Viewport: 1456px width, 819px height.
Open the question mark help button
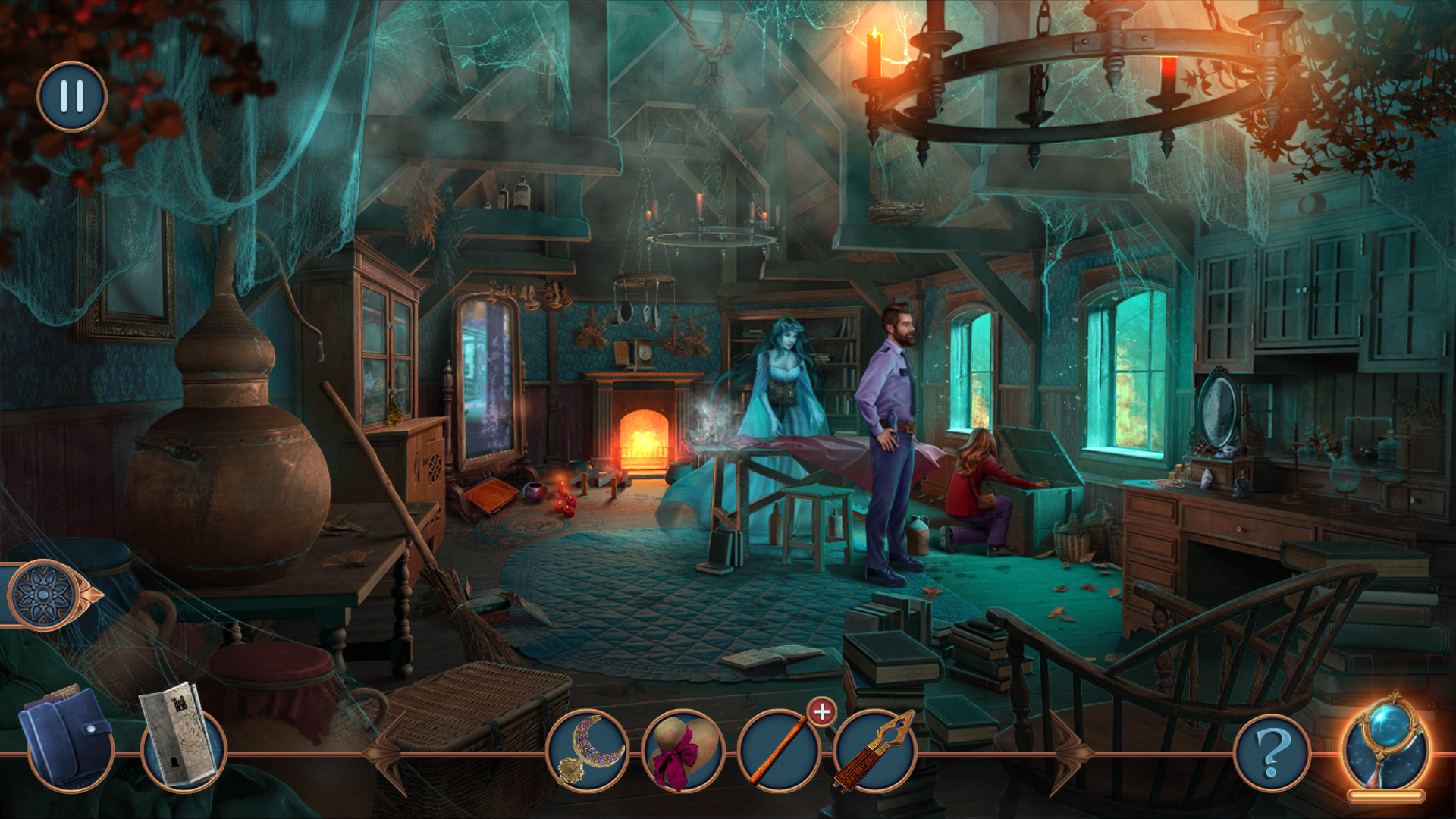(x=1272, y=753)
